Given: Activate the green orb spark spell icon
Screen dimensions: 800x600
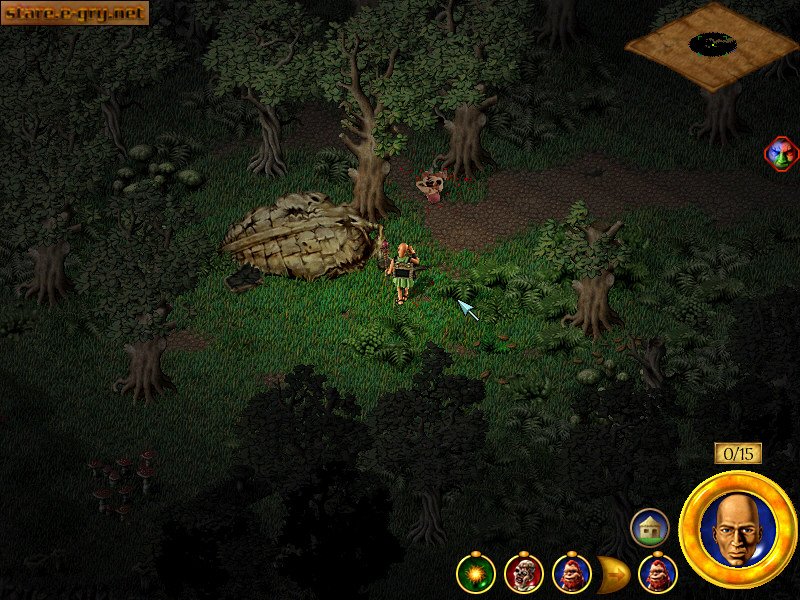Looking at the screenshot, I should coord(475,574).
